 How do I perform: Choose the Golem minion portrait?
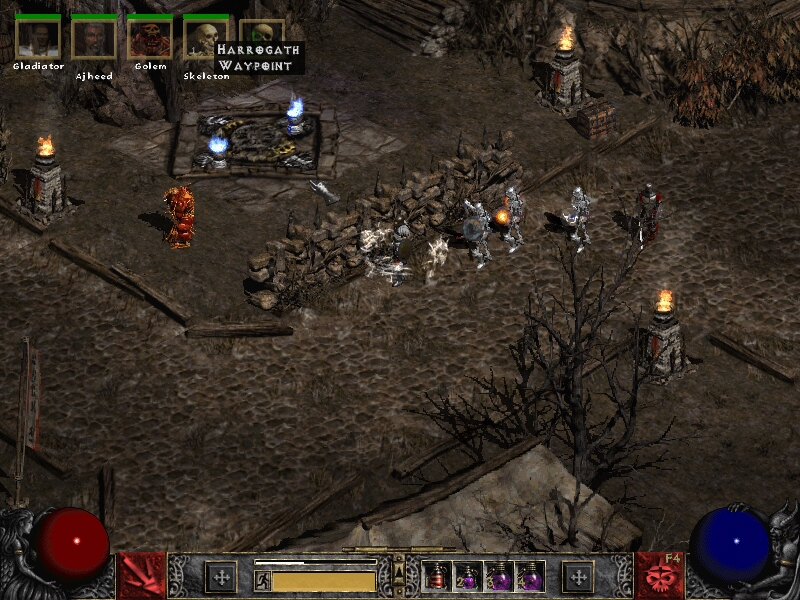[x=150, y=39]
